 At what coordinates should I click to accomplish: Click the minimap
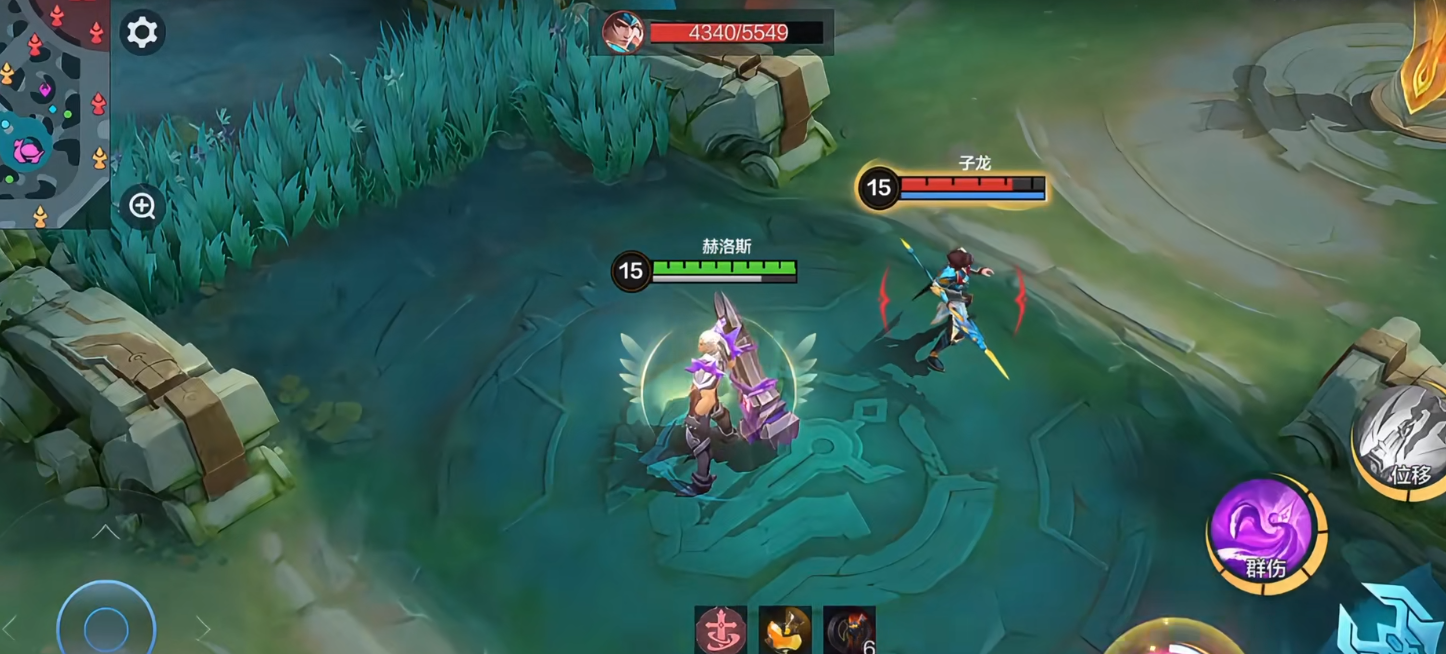pos(54,113)
